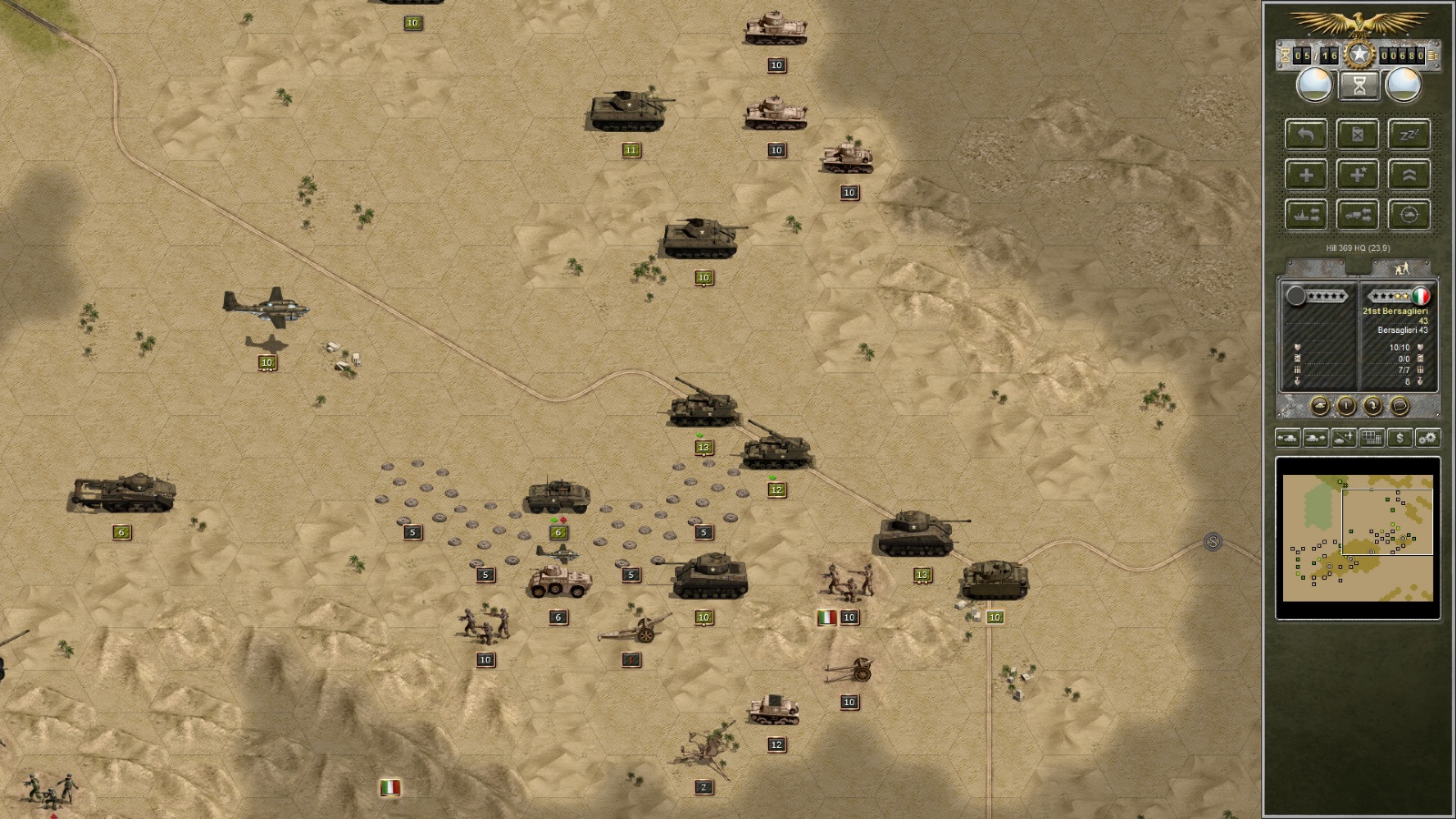Open game options via the gear icon
The height and width of the screenshot is (819, 1456).
click(x=1429, y=438)
